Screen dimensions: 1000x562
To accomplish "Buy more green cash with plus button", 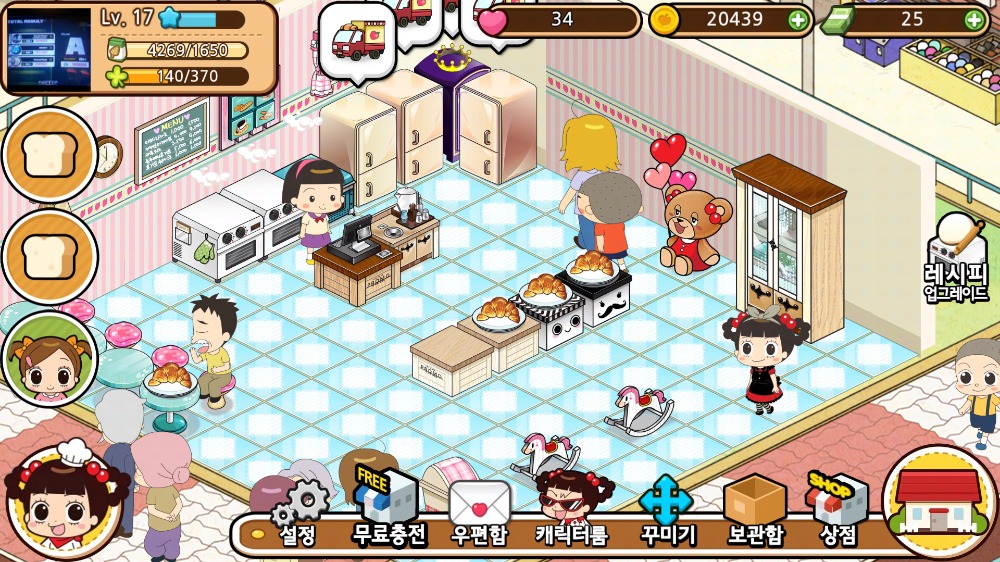I will click(974, 19).
